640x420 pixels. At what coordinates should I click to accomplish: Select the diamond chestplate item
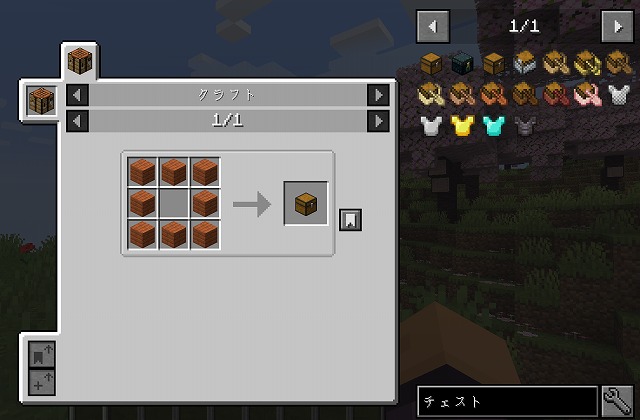[493, 126]
